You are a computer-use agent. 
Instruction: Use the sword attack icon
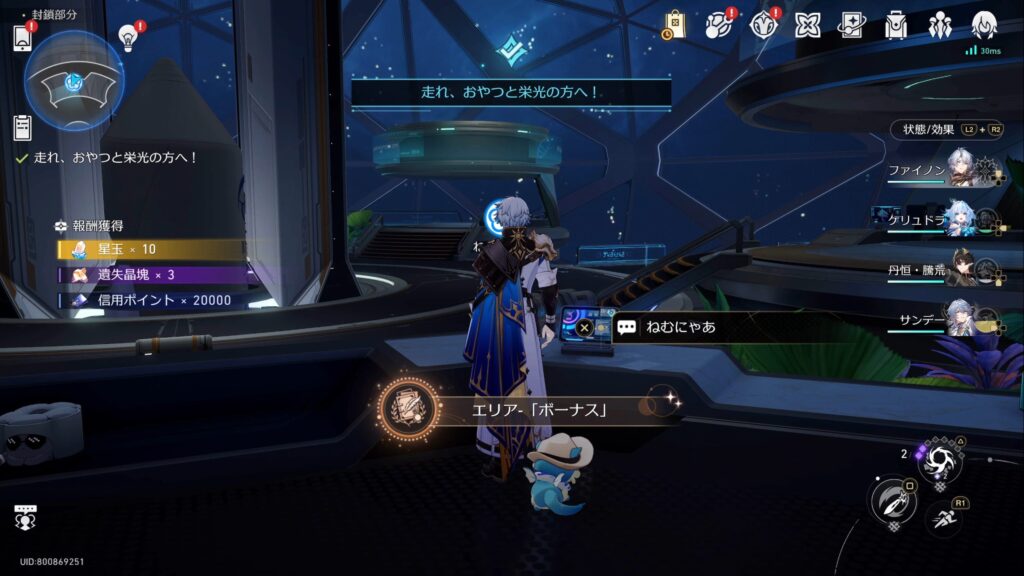tap(890, 501)
